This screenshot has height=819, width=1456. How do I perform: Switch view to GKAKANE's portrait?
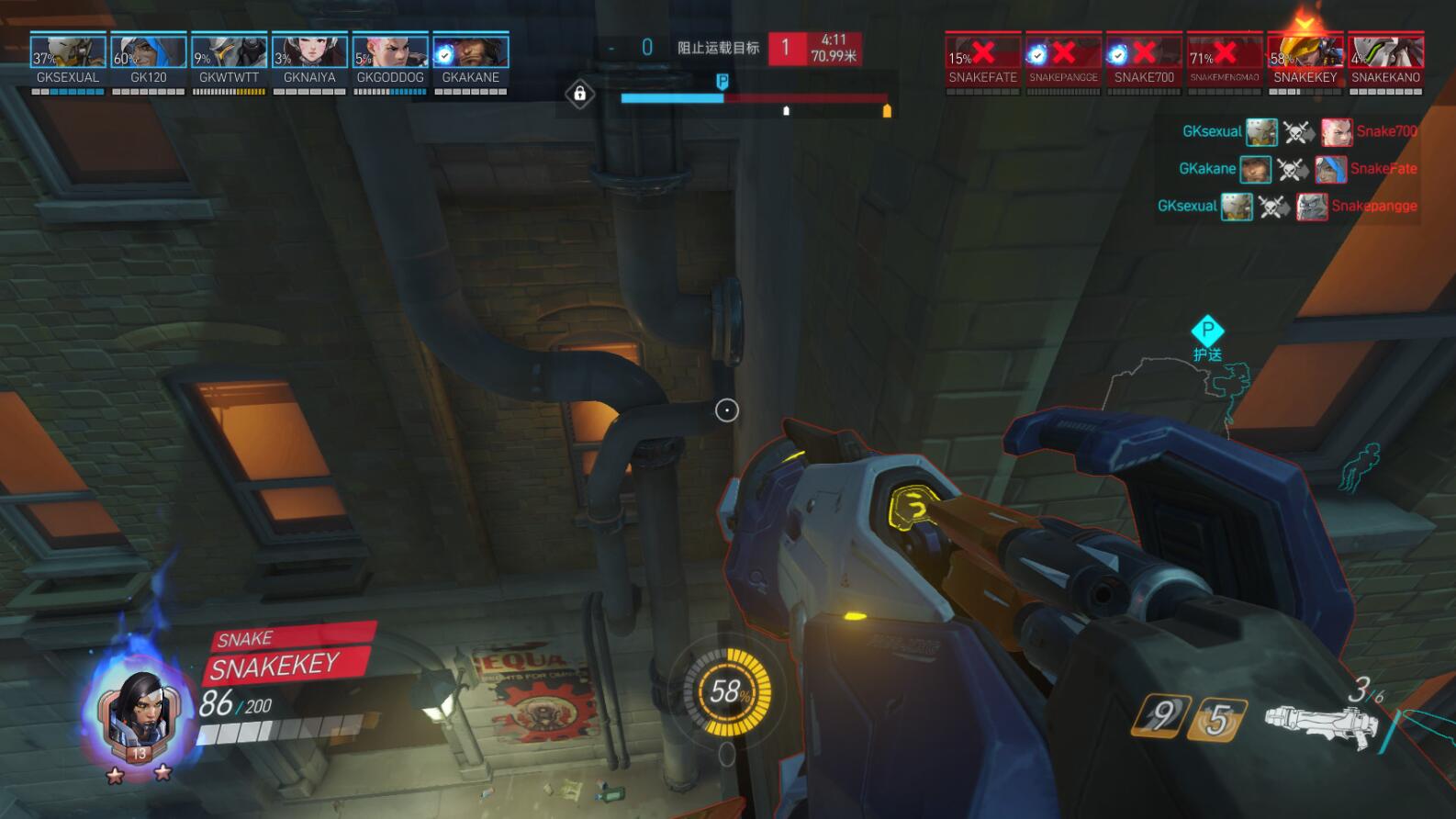(x=471, y=52)
